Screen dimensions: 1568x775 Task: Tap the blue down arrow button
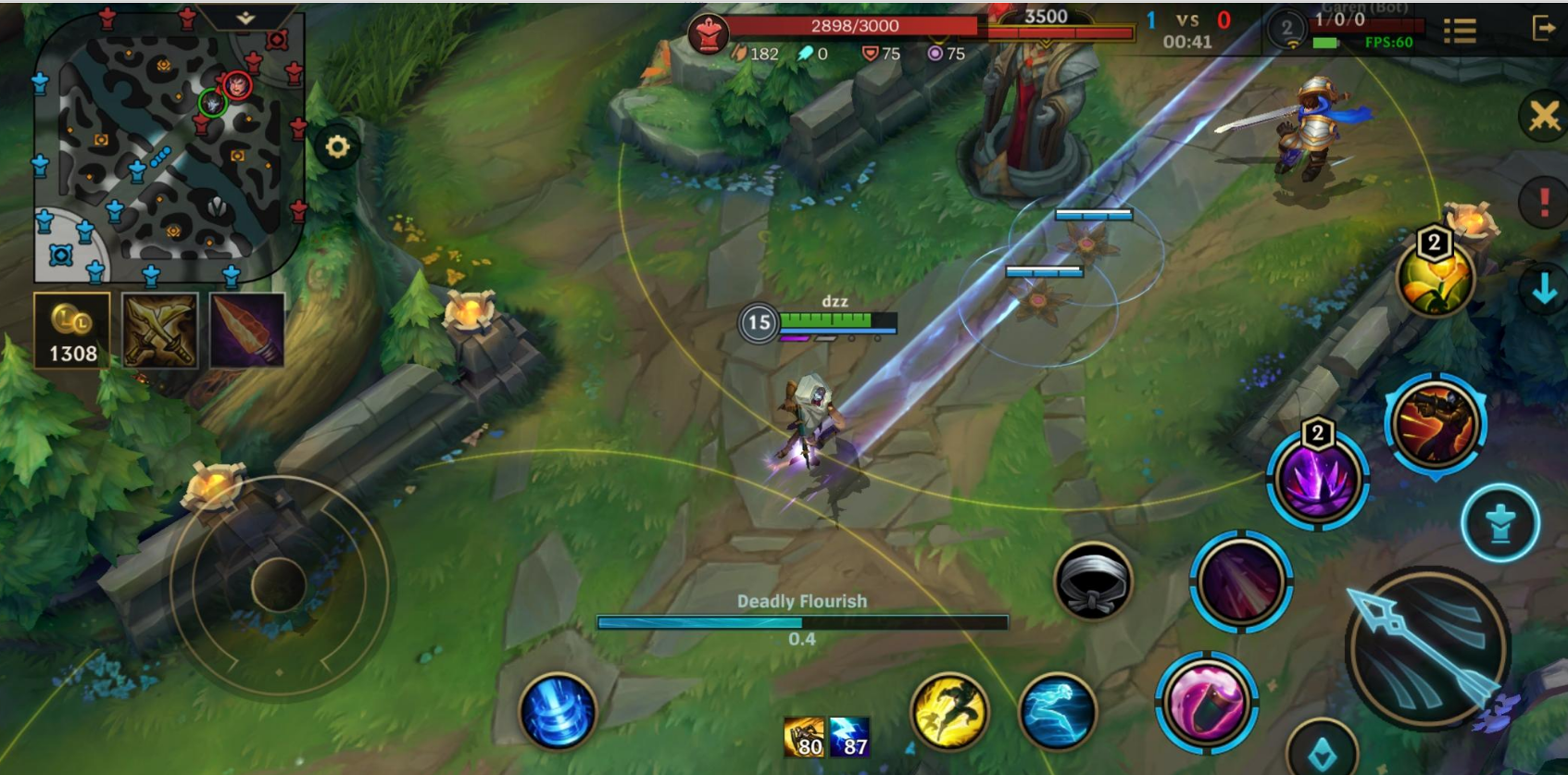1543,290
